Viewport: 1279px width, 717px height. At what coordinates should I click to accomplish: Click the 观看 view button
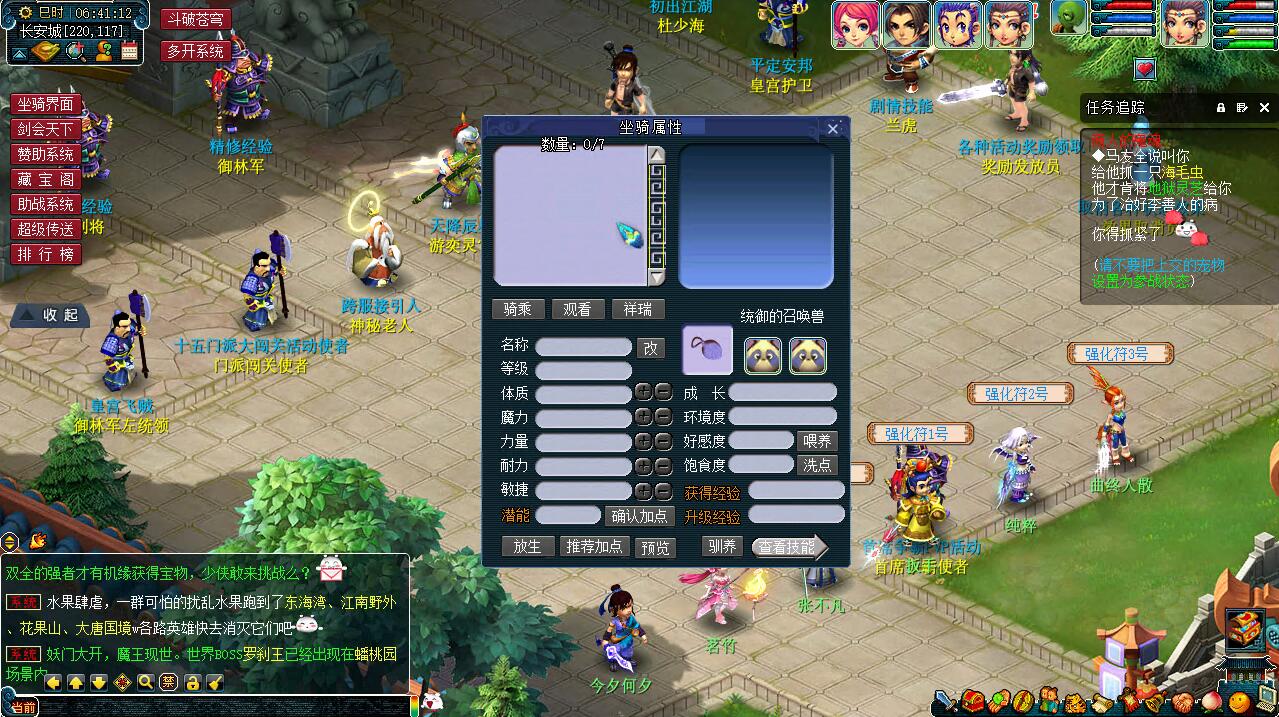coord(577,310)
